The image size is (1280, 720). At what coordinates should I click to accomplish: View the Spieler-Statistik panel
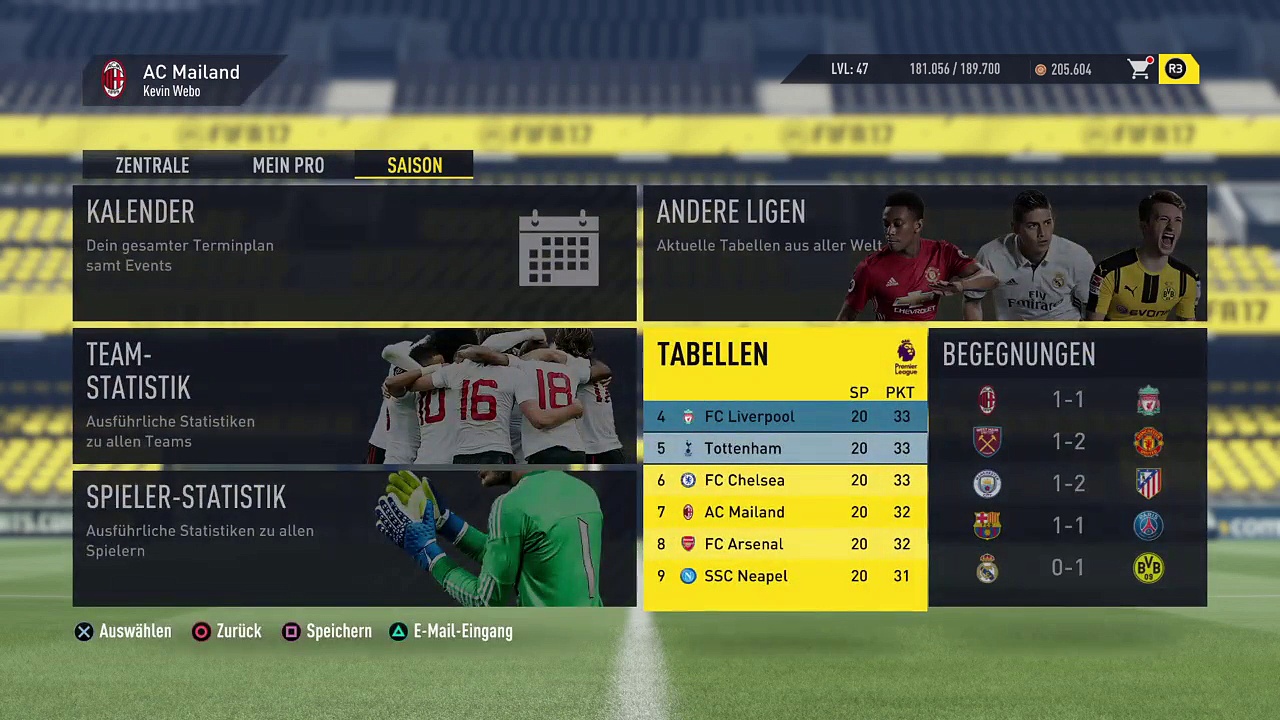point(354,538)
